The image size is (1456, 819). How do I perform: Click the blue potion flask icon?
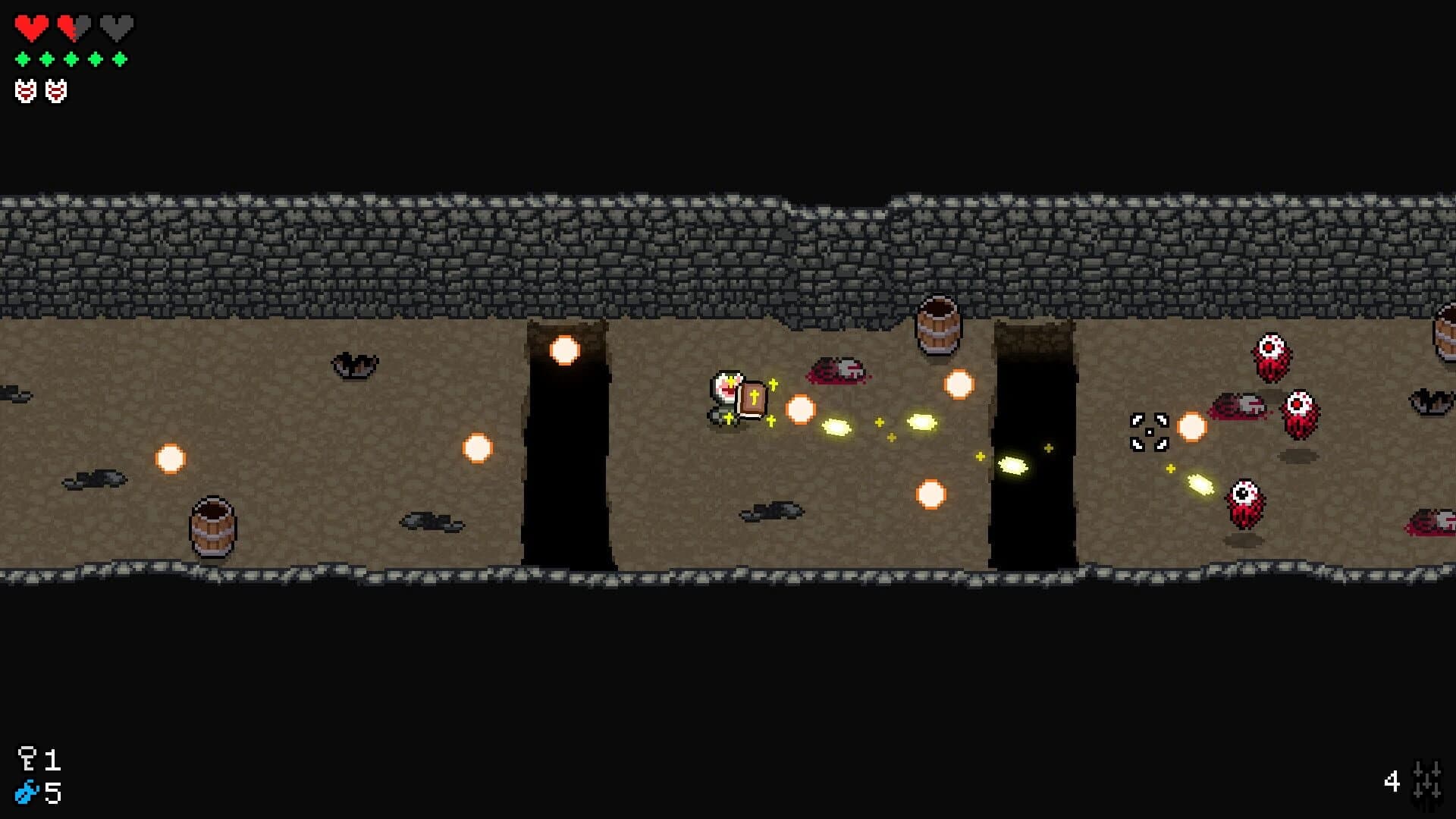[27, 792]
